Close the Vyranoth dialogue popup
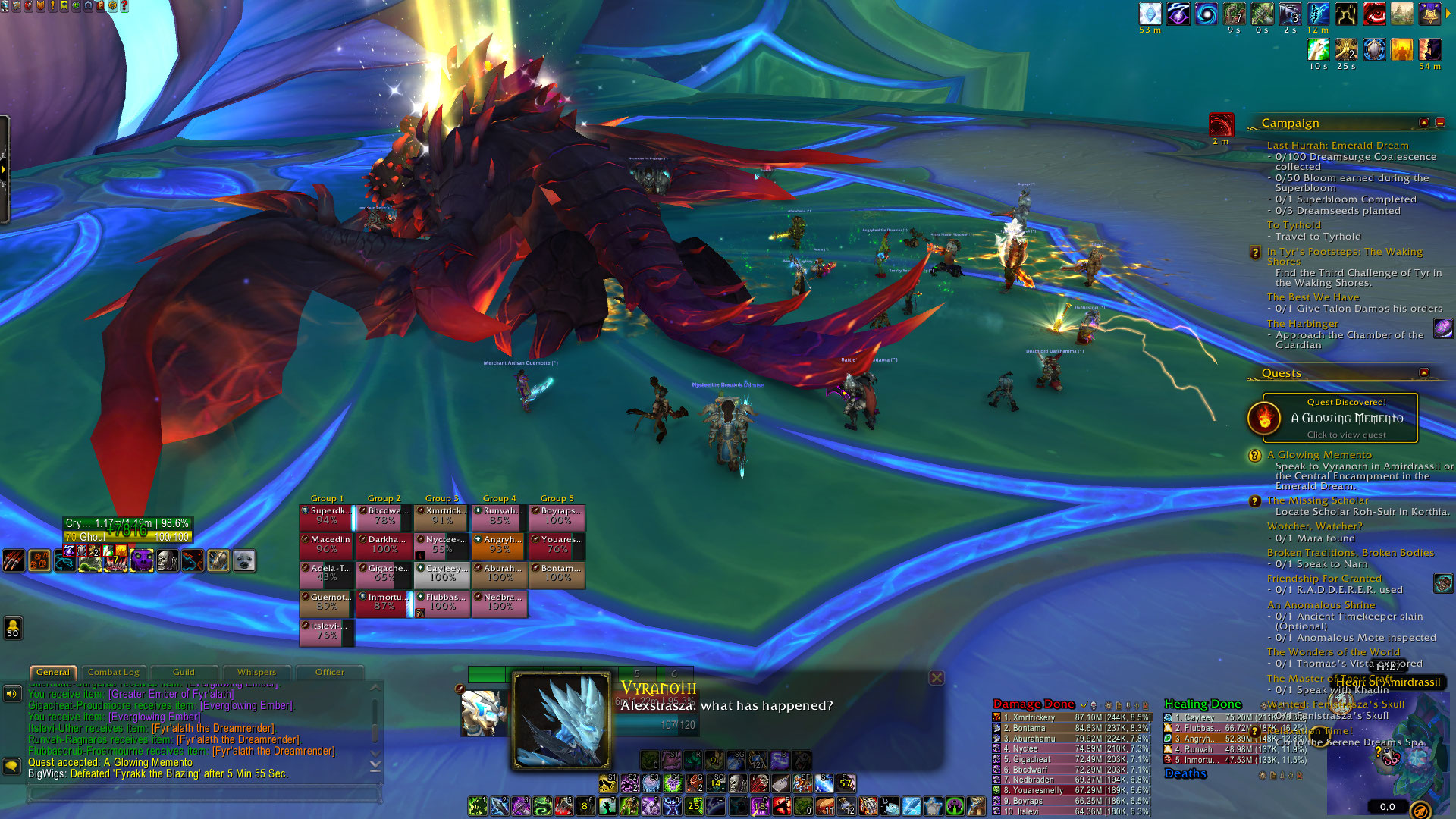This screenshot has height=819, width=1456. (937, 678)
